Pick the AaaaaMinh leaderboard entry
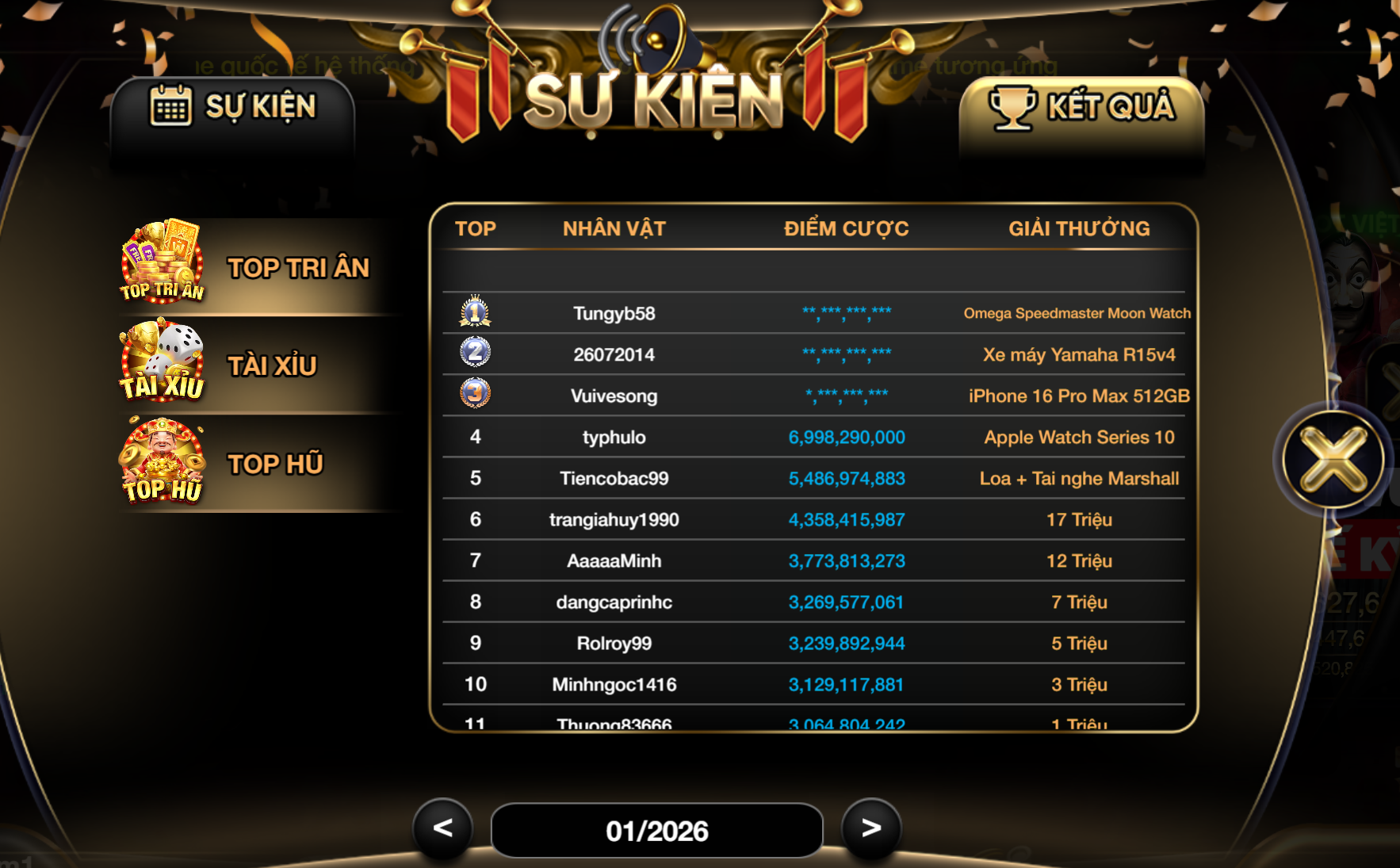This screenshot has height=868, width=1400. (614, 560)
